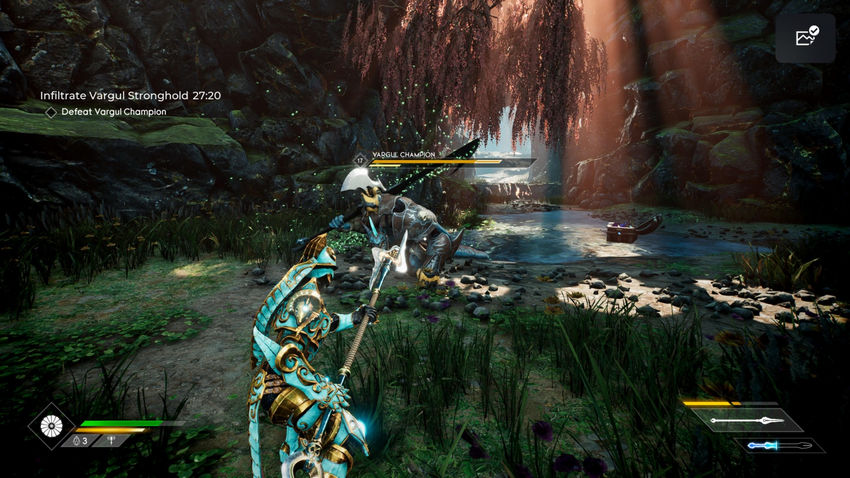The image size is (850, 478).
Task: Click the screenshot-saved notification icon
Action: click(805, 38)
